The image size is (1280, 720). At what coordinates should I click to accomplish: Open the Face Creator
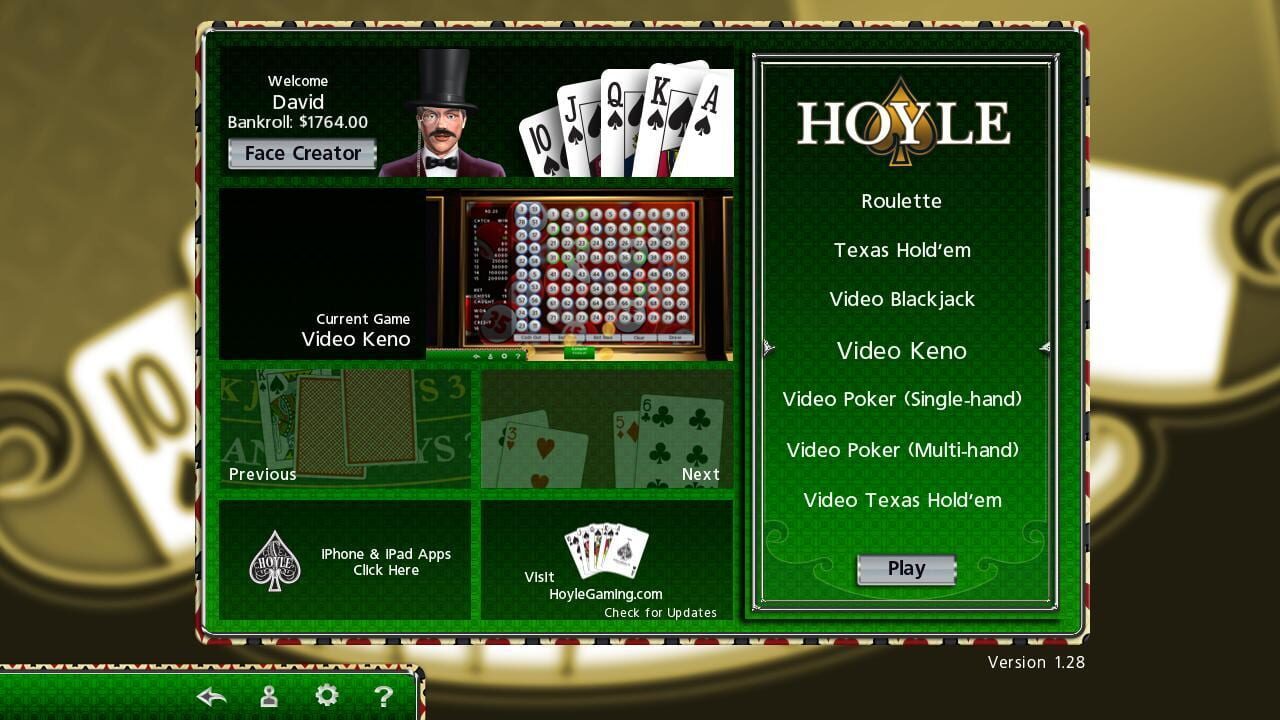pyautogui.click(x=301, y=153)
